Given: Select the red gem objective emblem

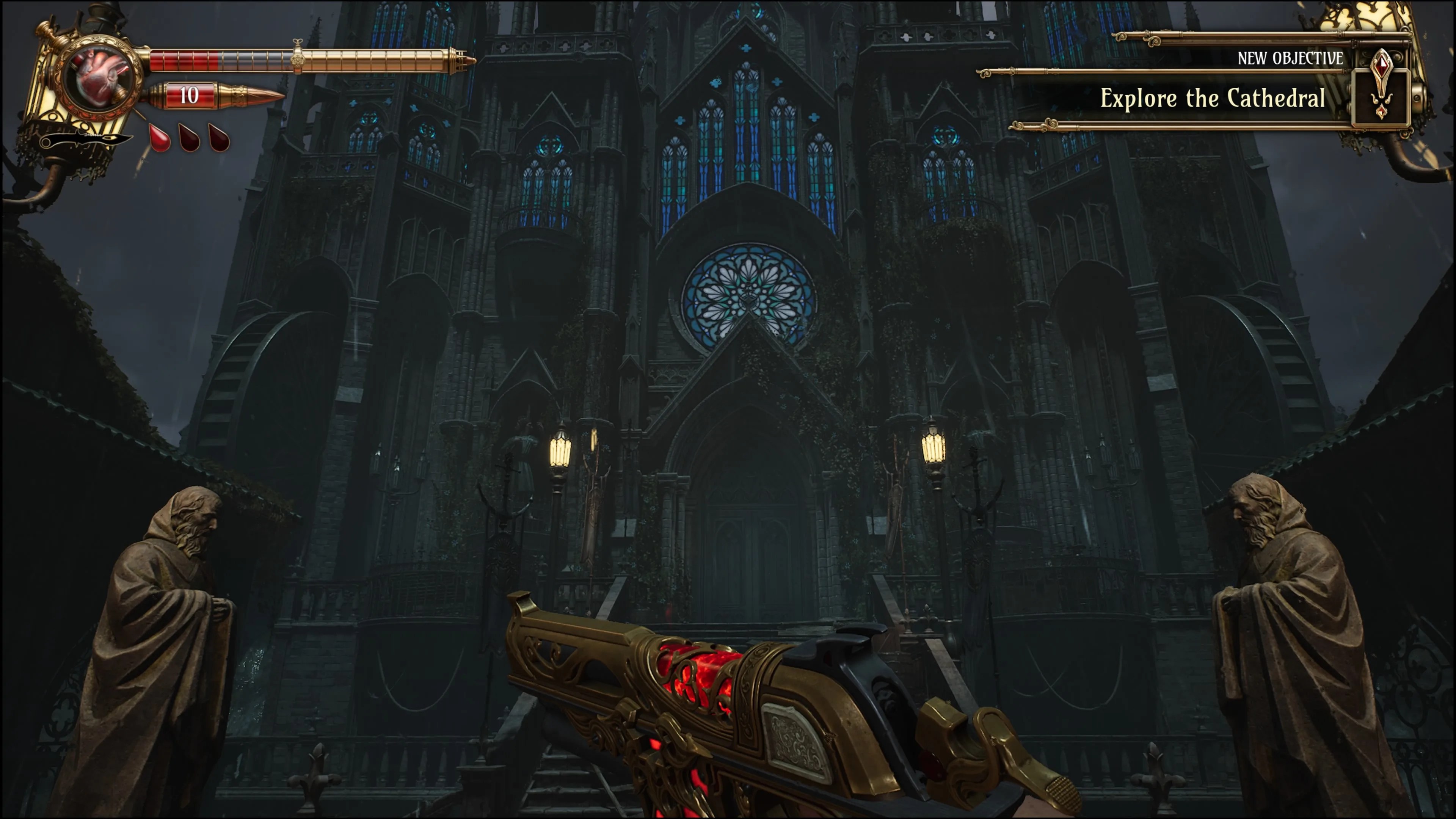Looking at the screenshot, I should (1381, 85).
